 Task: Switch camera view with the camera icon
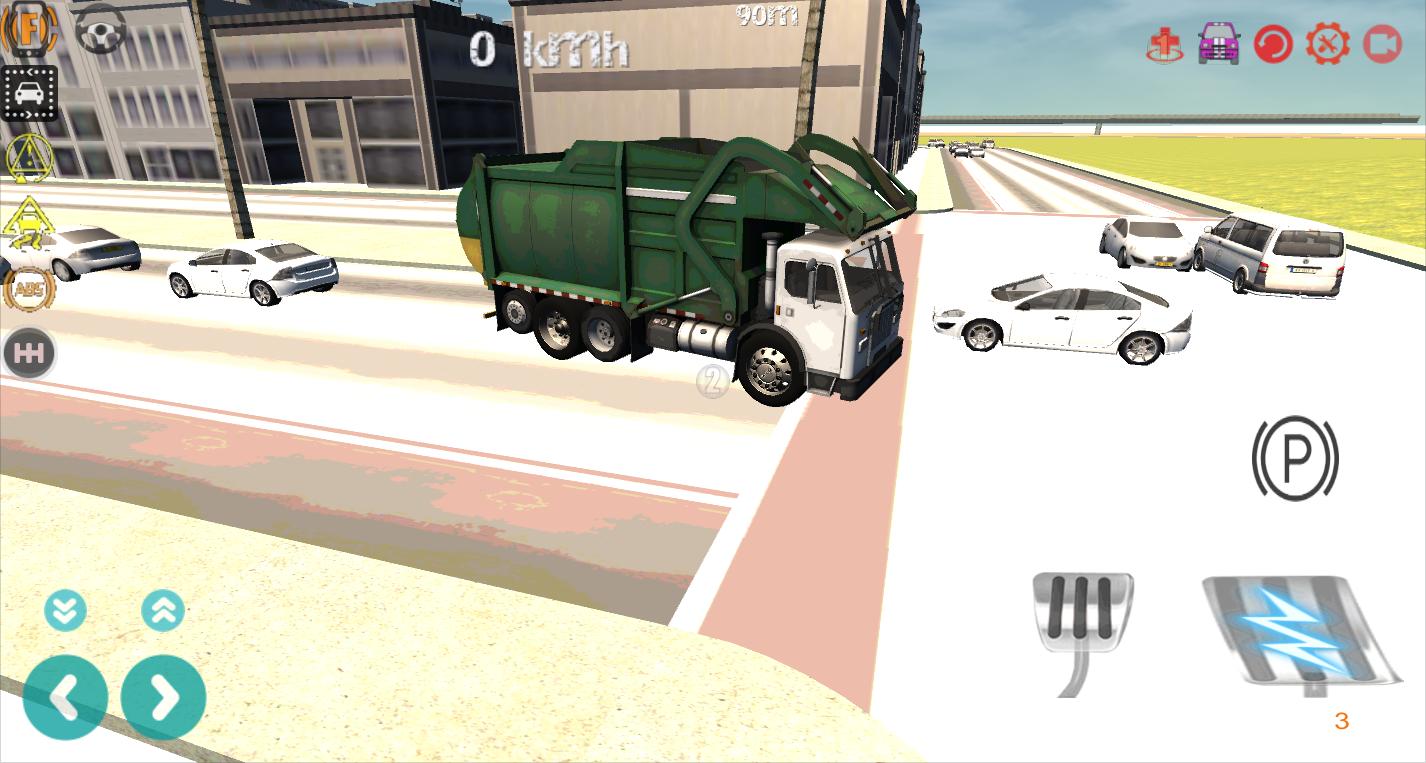pyautogui.click(x=1384, y=45)
